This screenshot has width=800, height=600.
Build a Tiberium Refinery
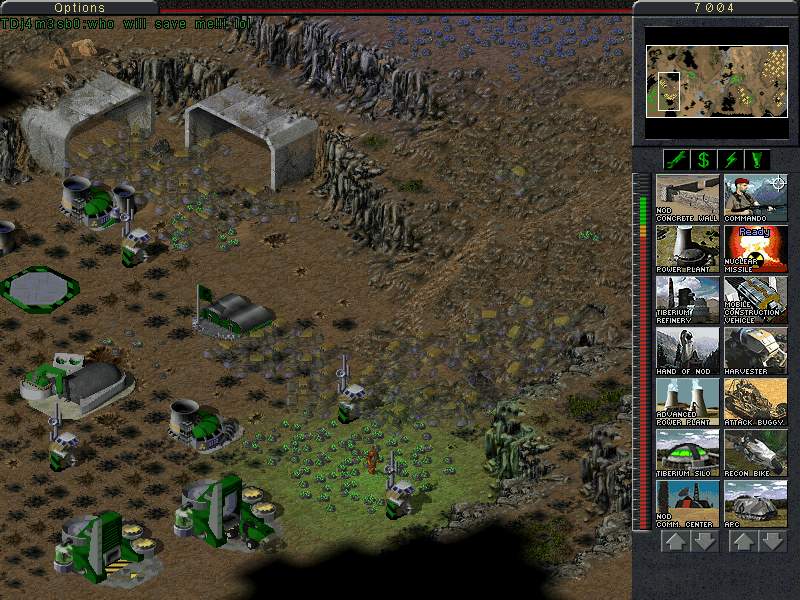tap(687, 300)
